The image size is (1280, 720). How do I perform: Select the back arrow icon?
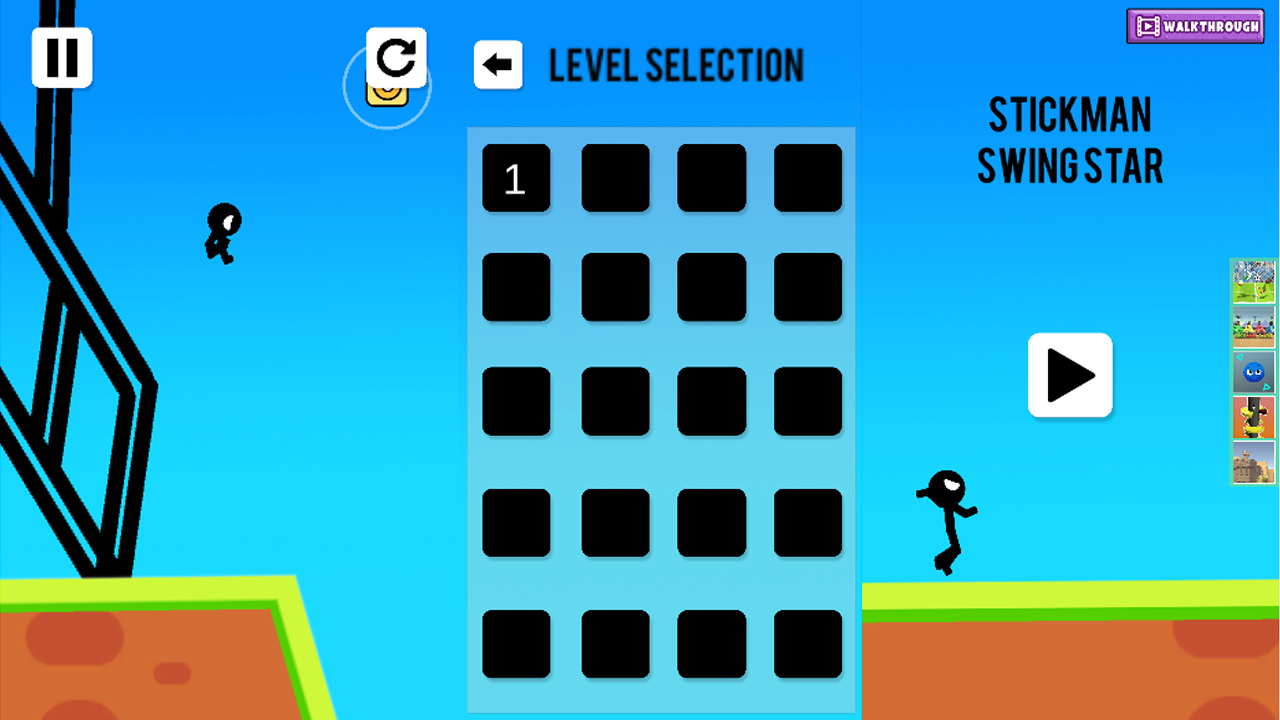point(498,64)
